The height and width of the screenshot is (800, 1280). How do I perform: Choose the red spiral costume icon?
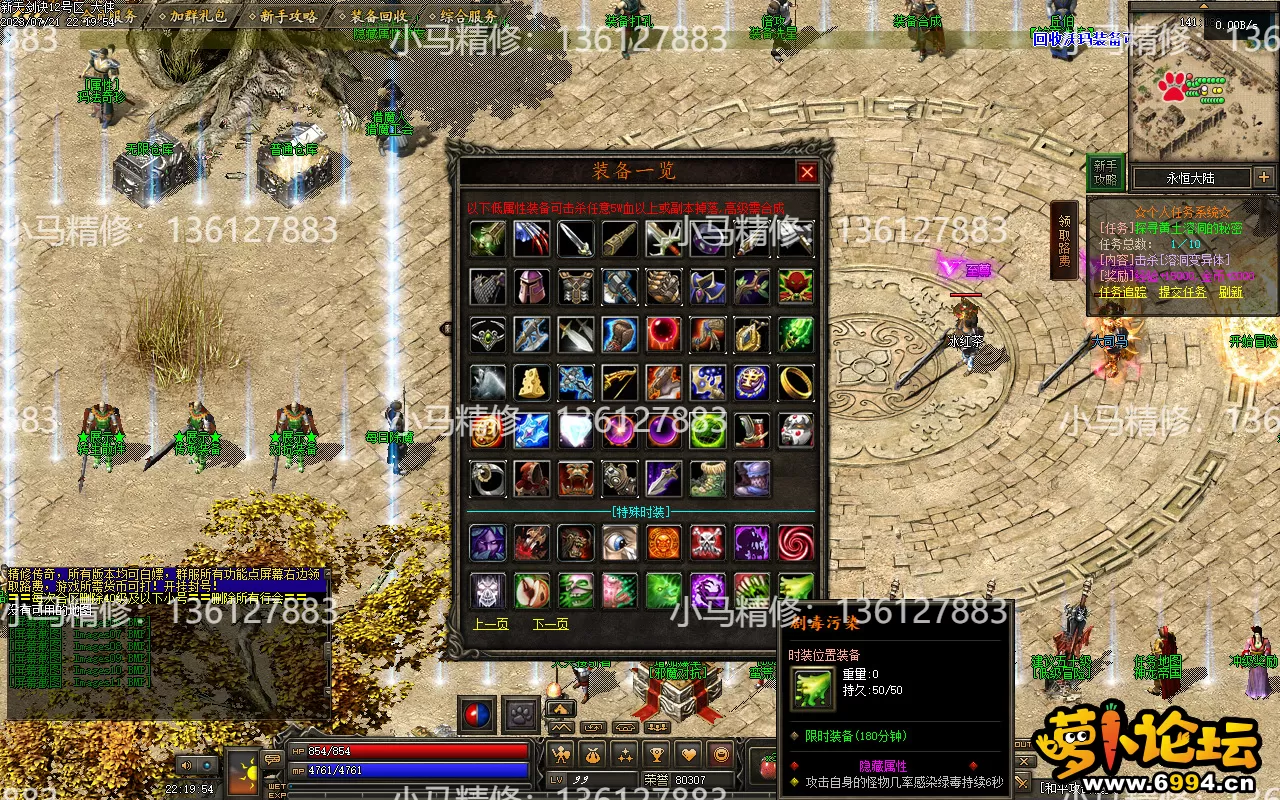click(795, 543)
